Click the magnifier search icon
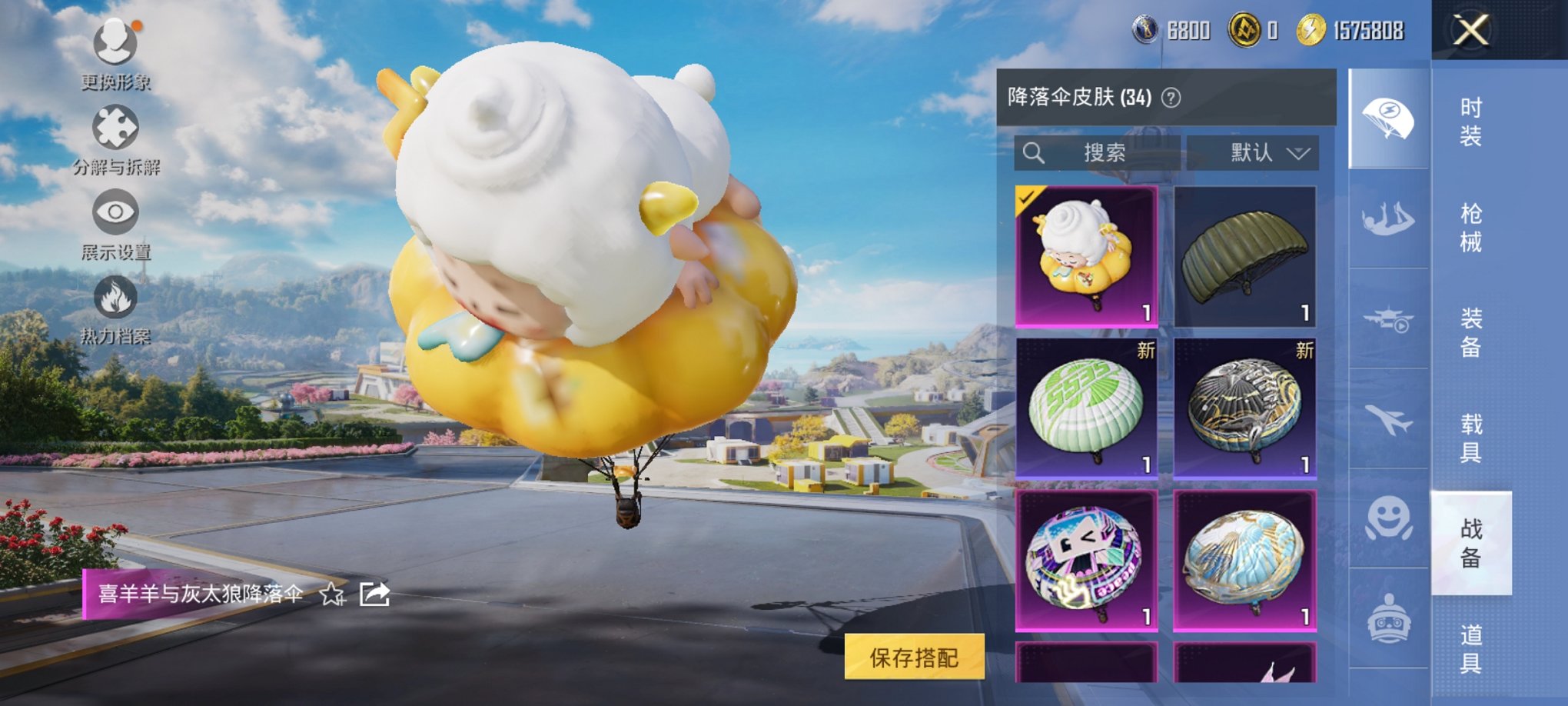Screen dimensions: 1568x706 coord(1034,153)
